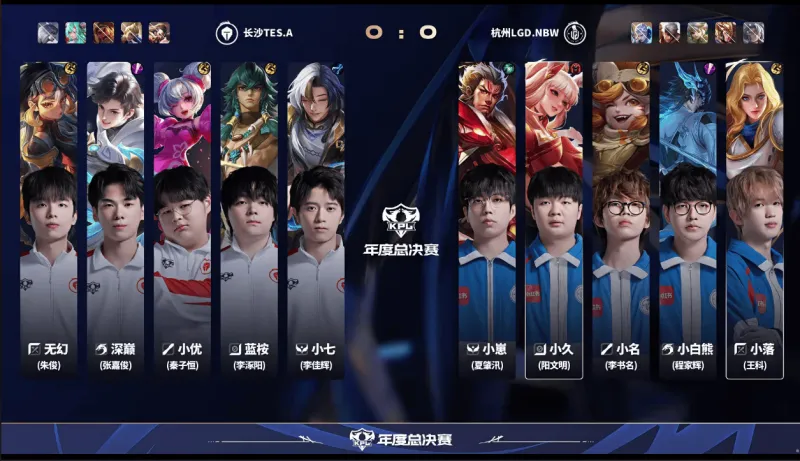Choose the 深巅 player card
800x461 pixels.
click(116, 220)
